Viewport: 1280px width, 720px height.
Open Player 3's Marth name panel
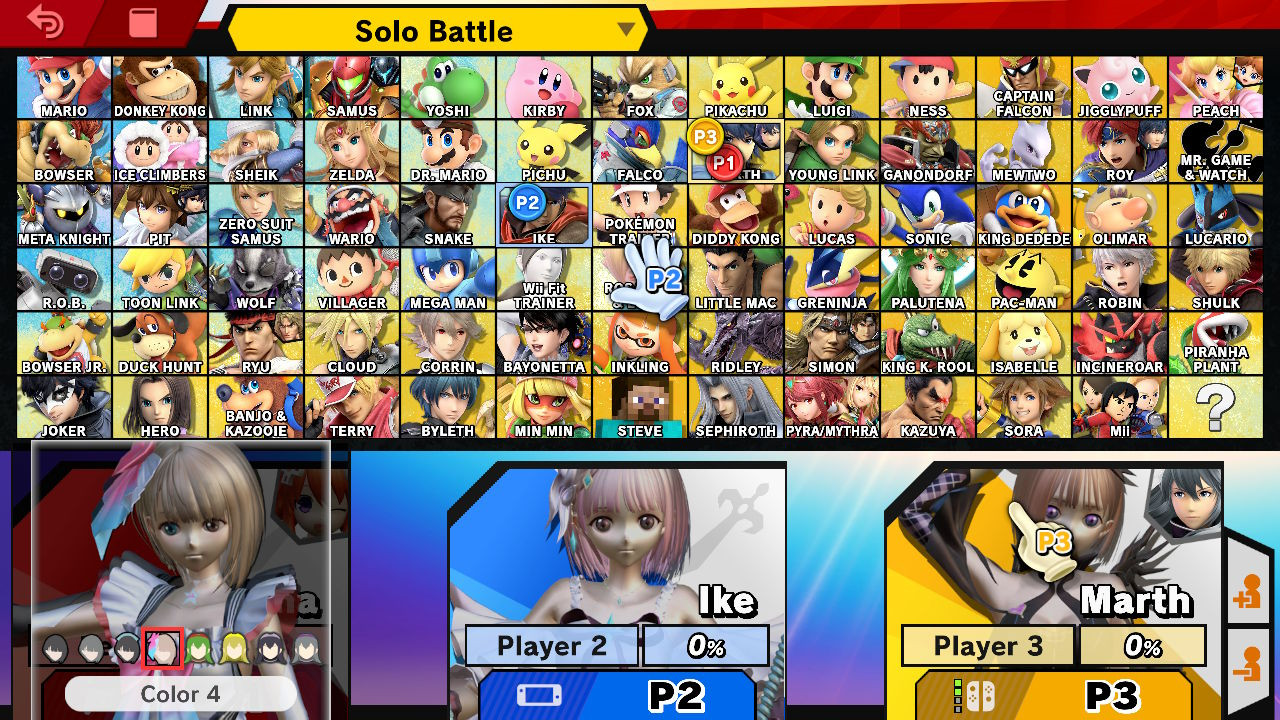pyautogui.click(x=1138, y=601)
